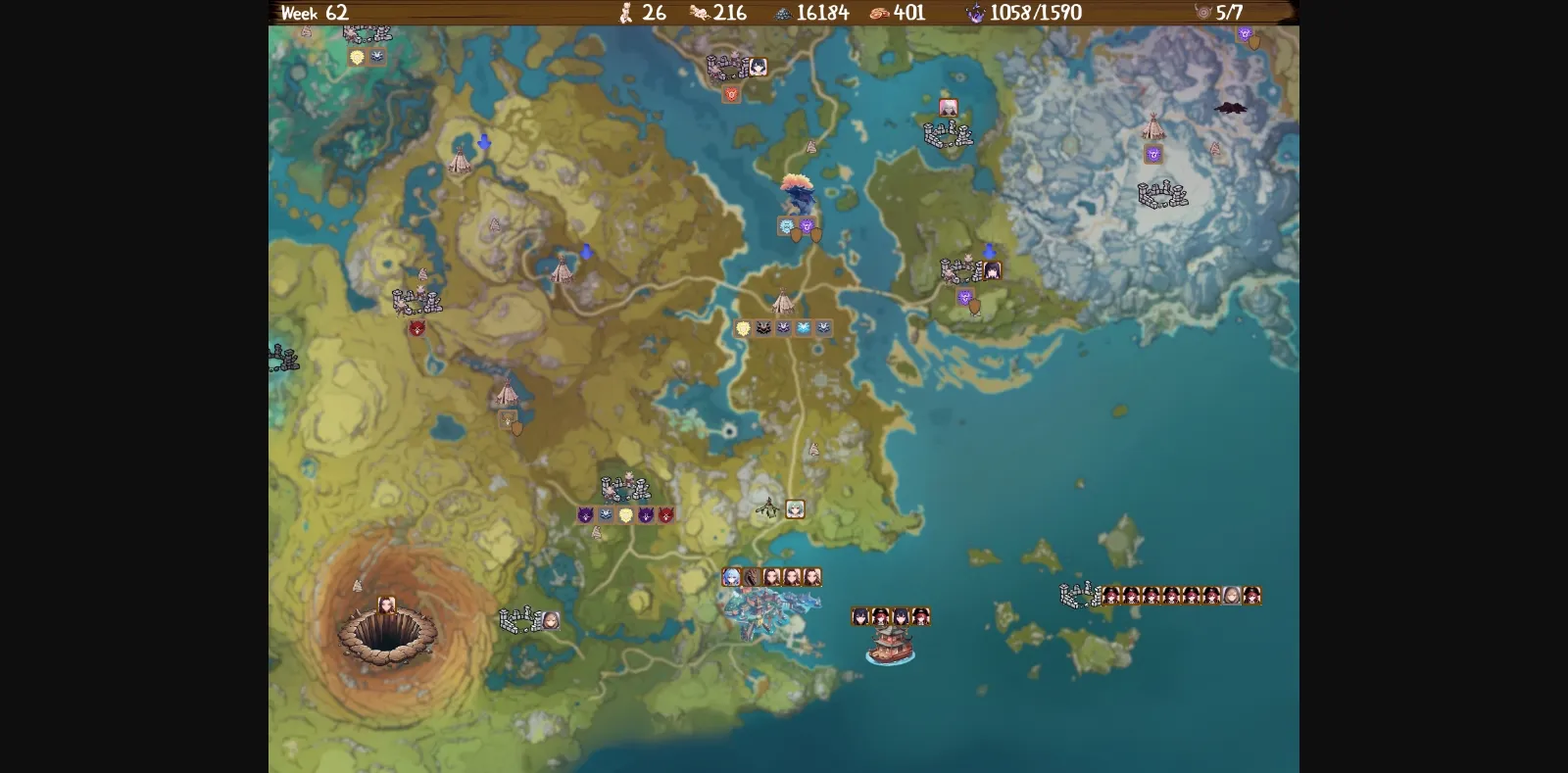Open the ruined fortress near the sinkhole

pyautogui.click(x=521, y=618)
